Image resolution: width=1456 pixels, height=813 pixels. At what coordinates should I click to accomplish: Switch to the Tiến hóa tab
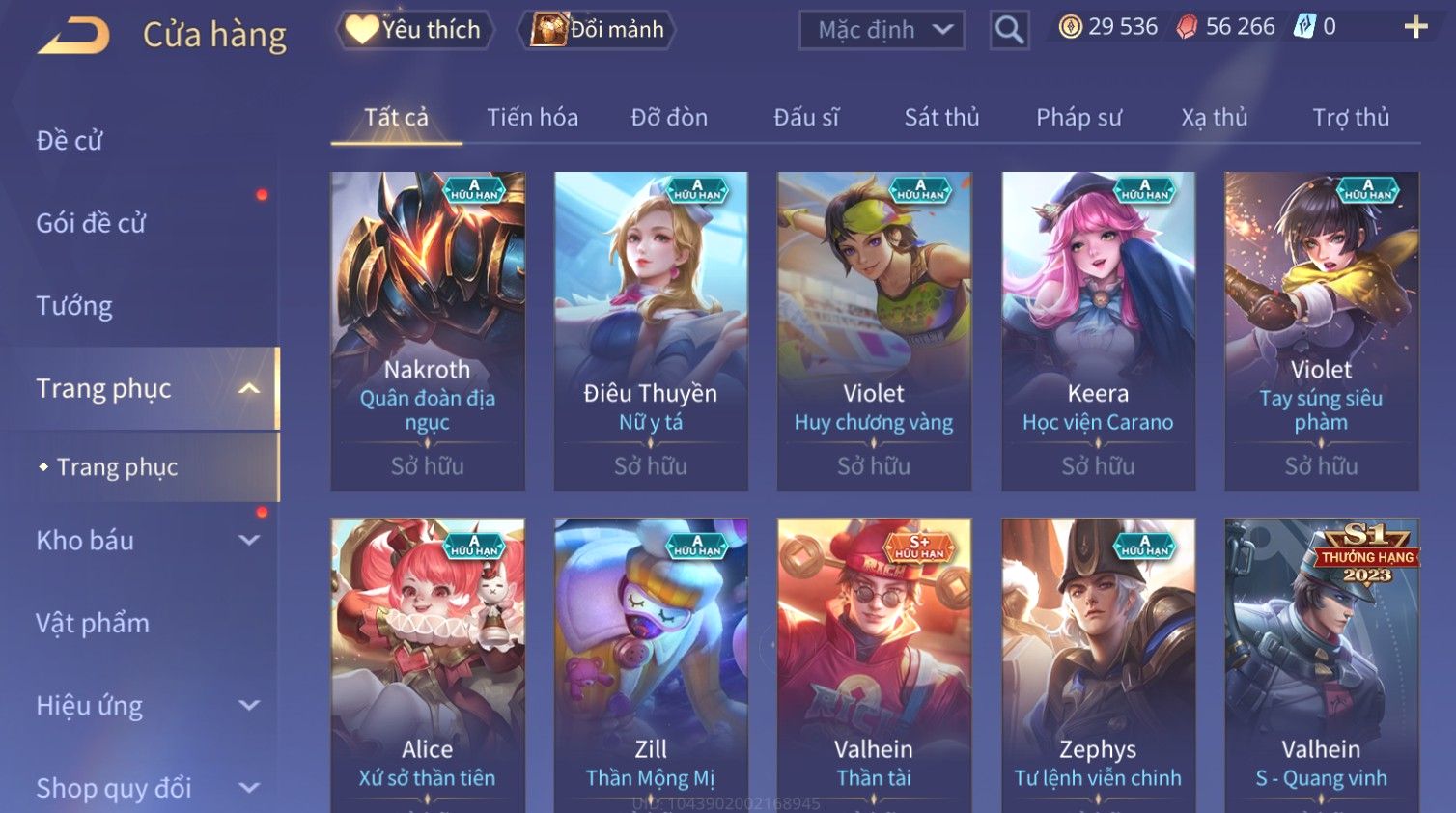click(532, 118)
